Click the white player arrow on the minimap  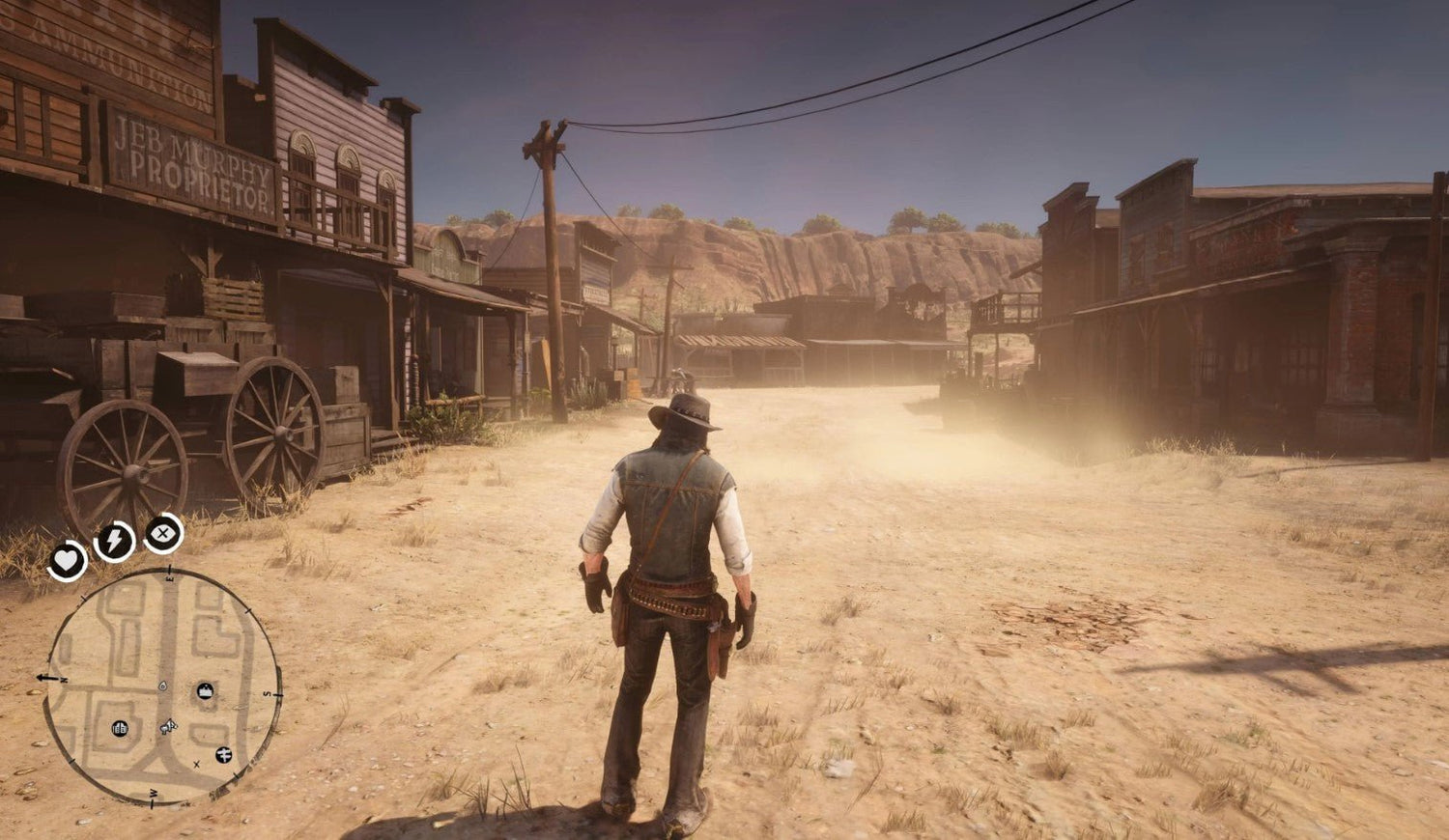(x=171, y=723)
